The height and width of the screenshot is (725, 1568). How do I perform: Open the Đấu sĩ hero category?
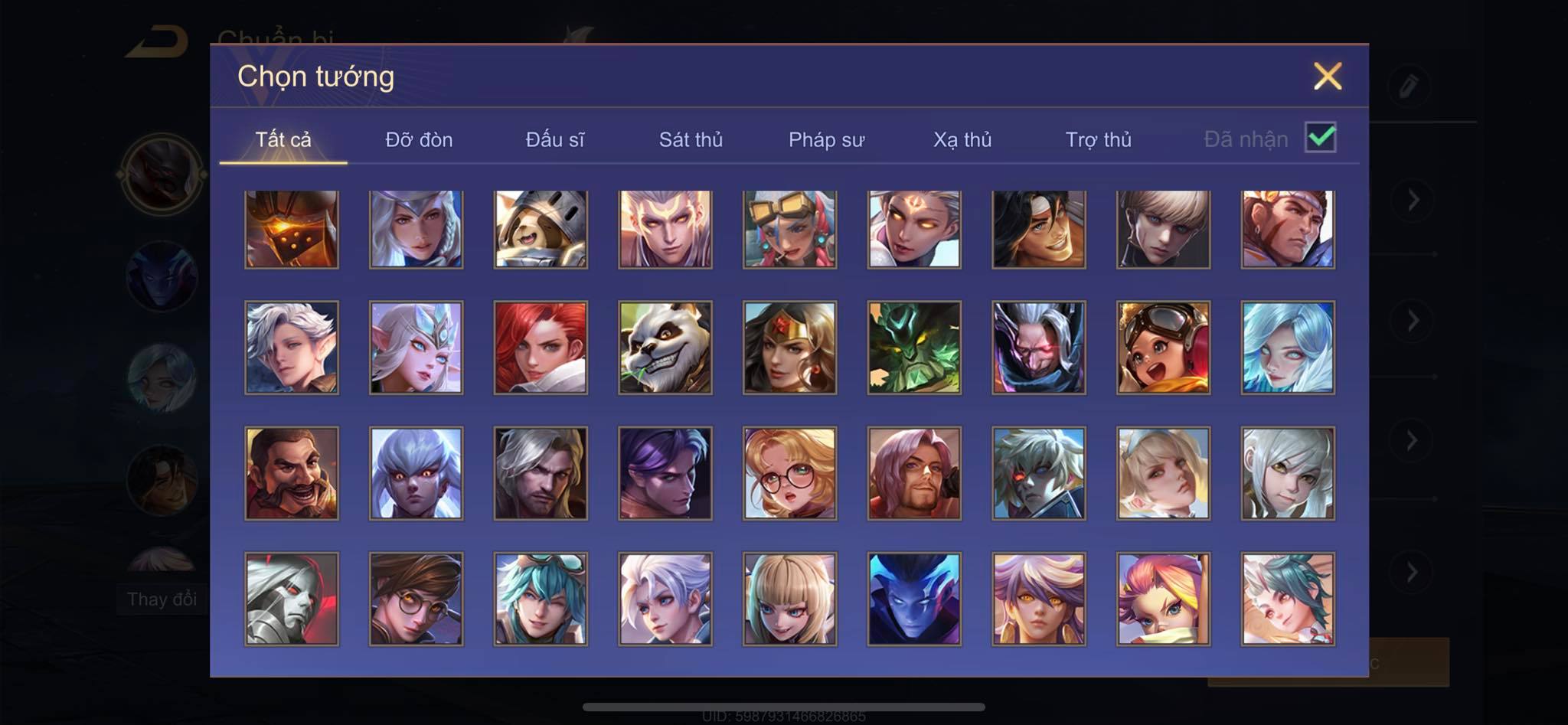click(x=554, y=139)
